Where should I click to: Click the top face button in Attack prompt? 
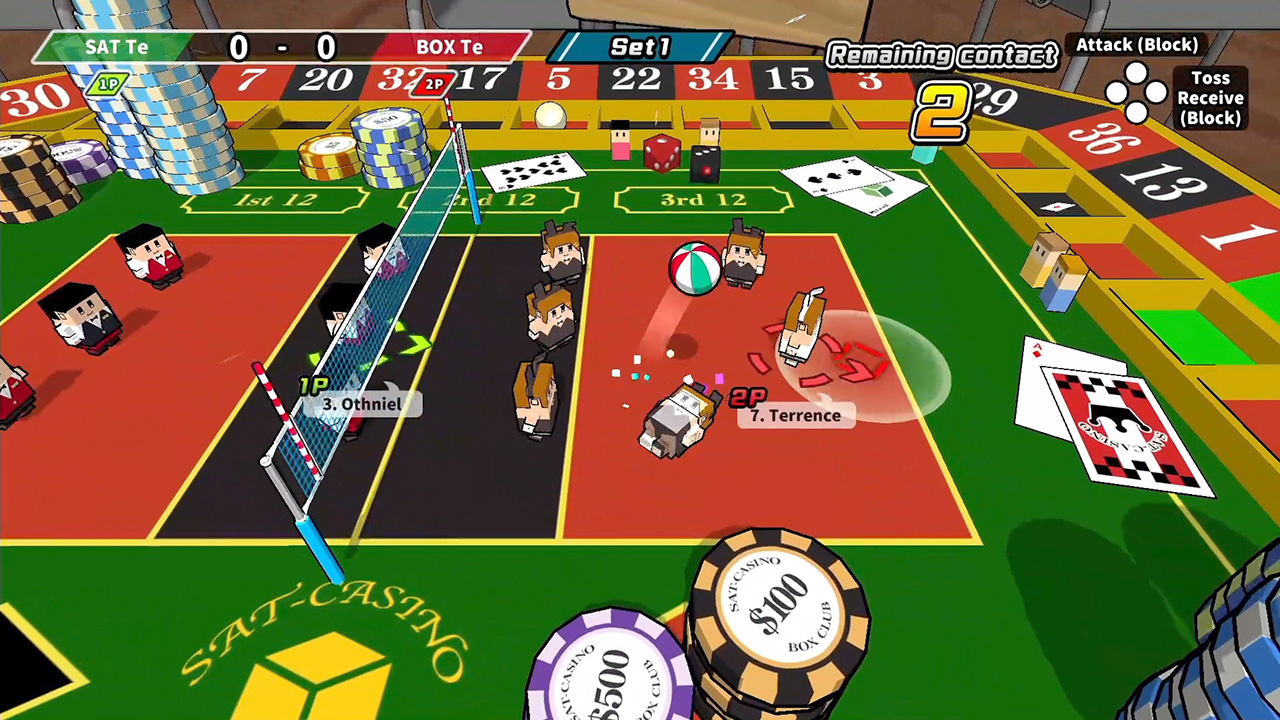point(1137,70)
